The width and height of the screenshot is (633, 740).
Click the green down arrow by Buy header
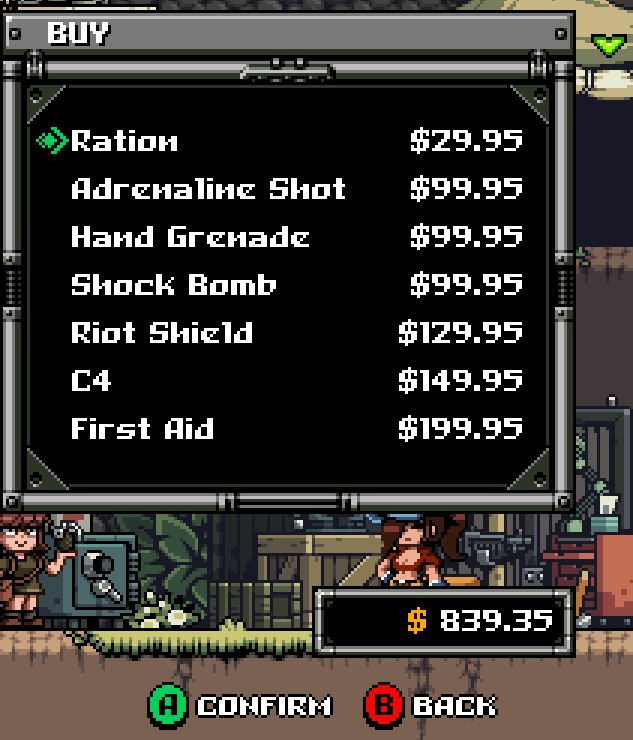tap(607, 44)
